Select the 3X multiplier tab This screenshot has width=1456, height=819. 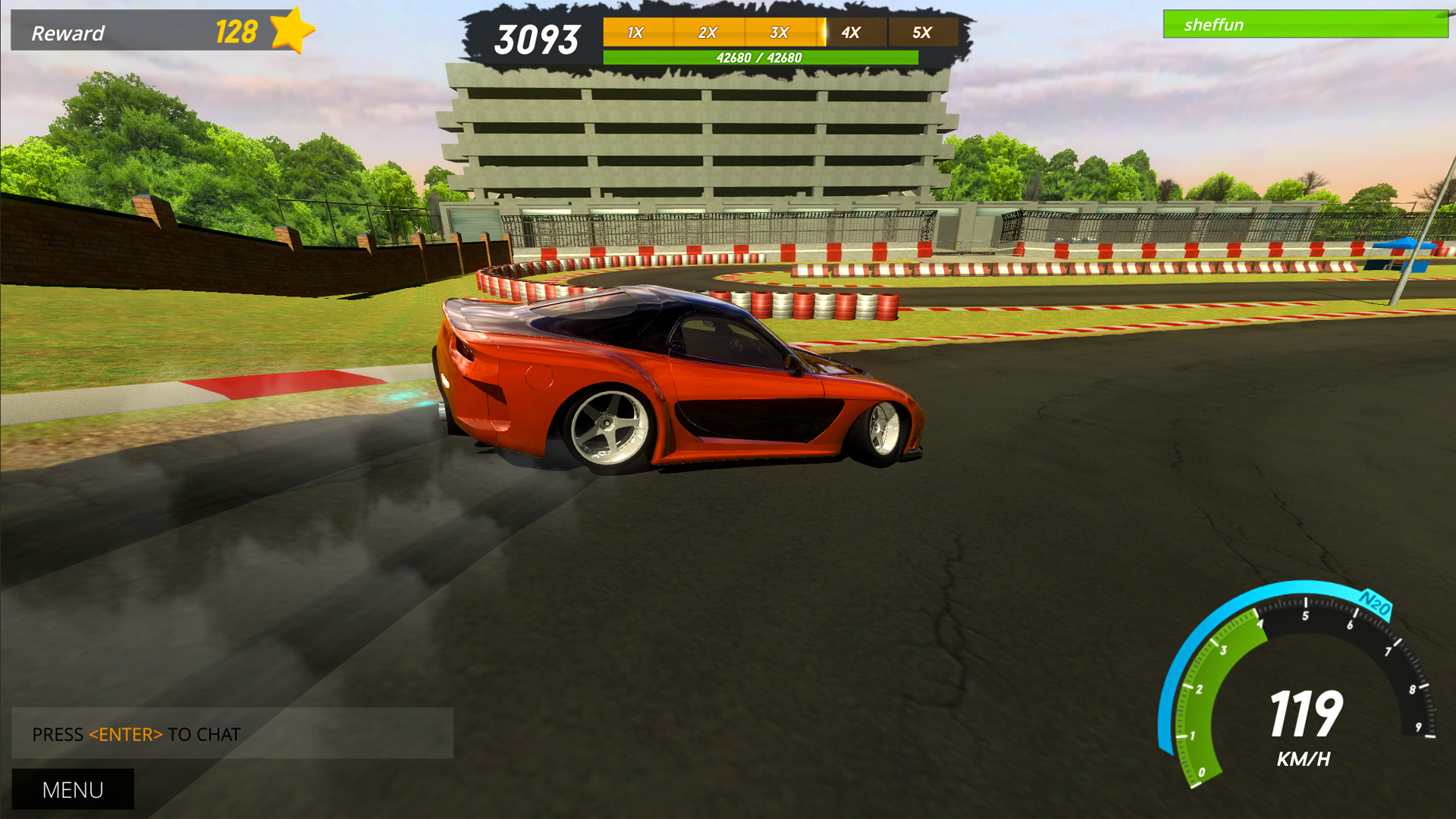click(779, 33)
